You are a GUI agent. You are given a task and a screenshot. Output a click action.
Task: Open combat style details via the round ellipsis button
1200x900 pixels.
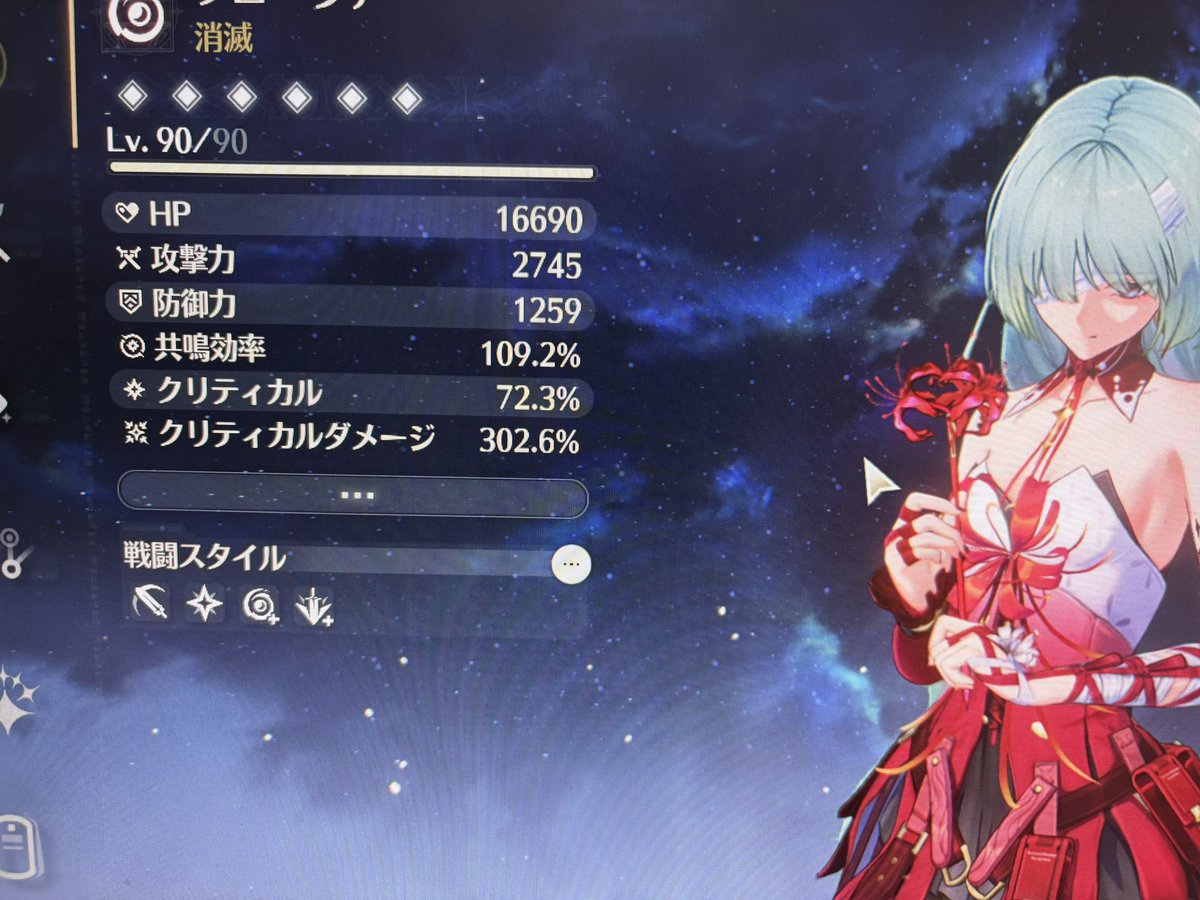571,564
